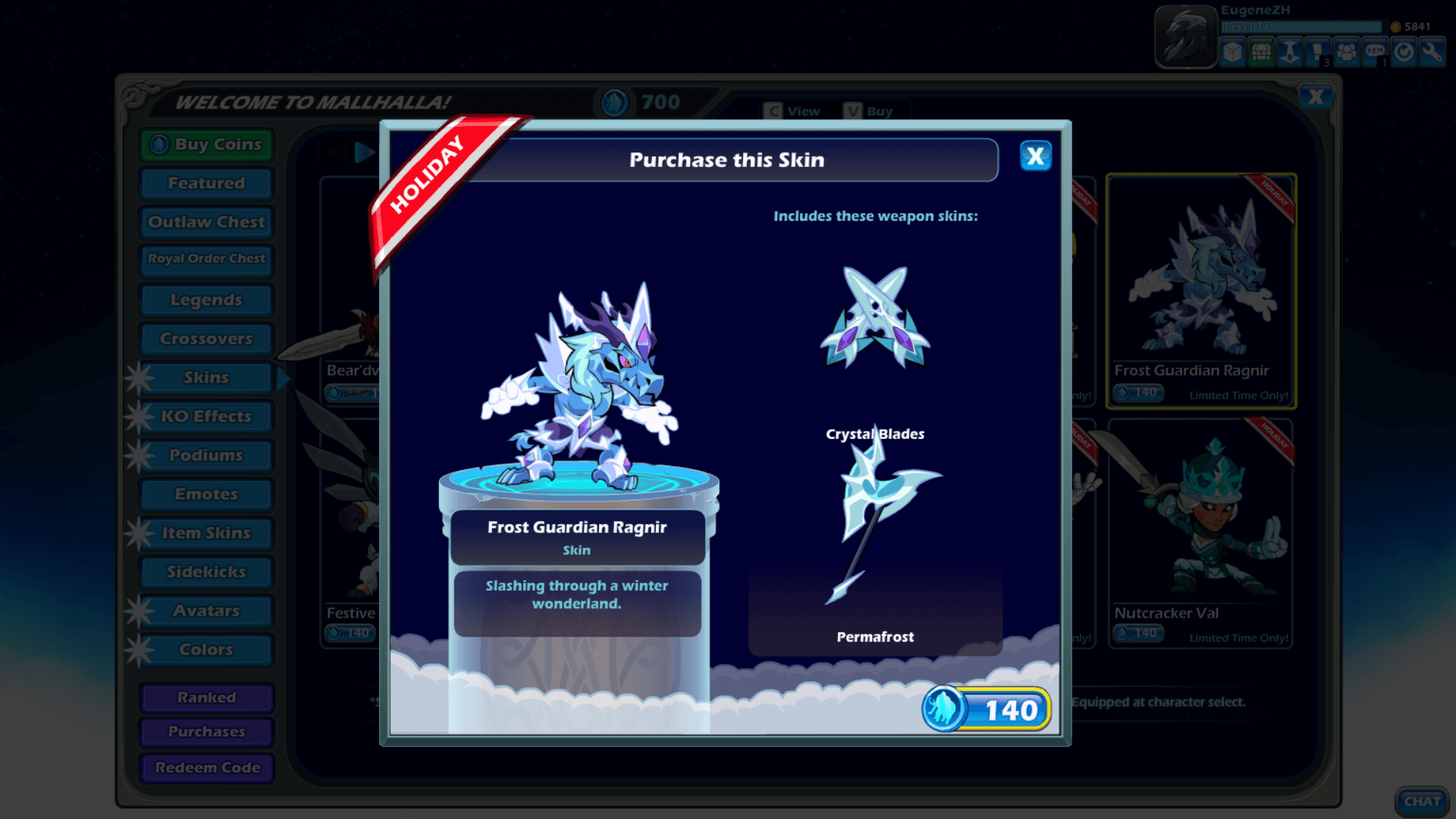Go to the Featured store section
The width and height of the screenshot is (1456, 819).
pos(206,184)
